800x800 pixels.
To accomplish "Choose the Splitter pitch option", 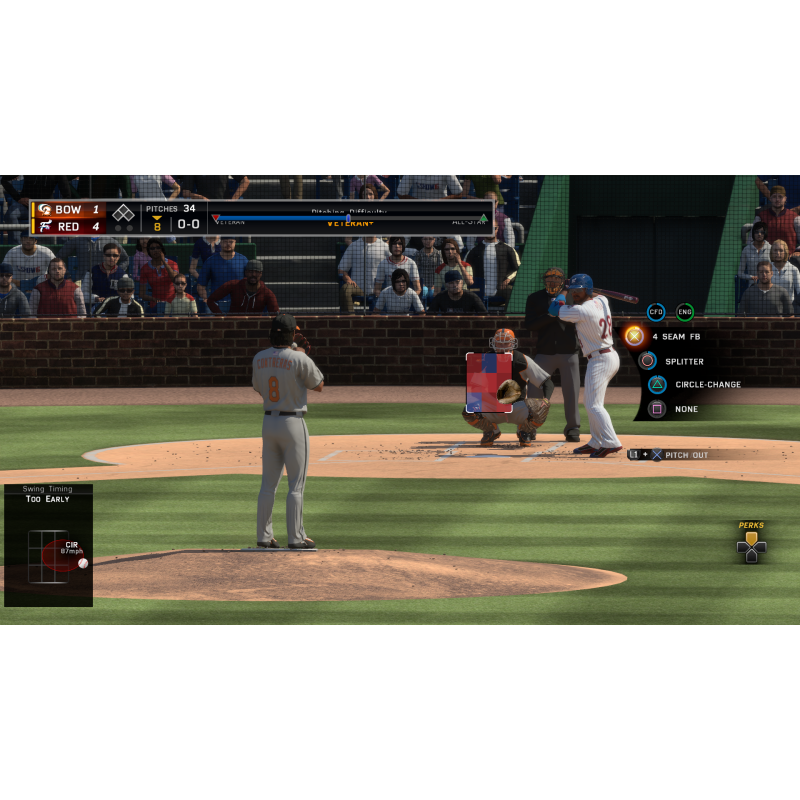I will pos(648,361).
